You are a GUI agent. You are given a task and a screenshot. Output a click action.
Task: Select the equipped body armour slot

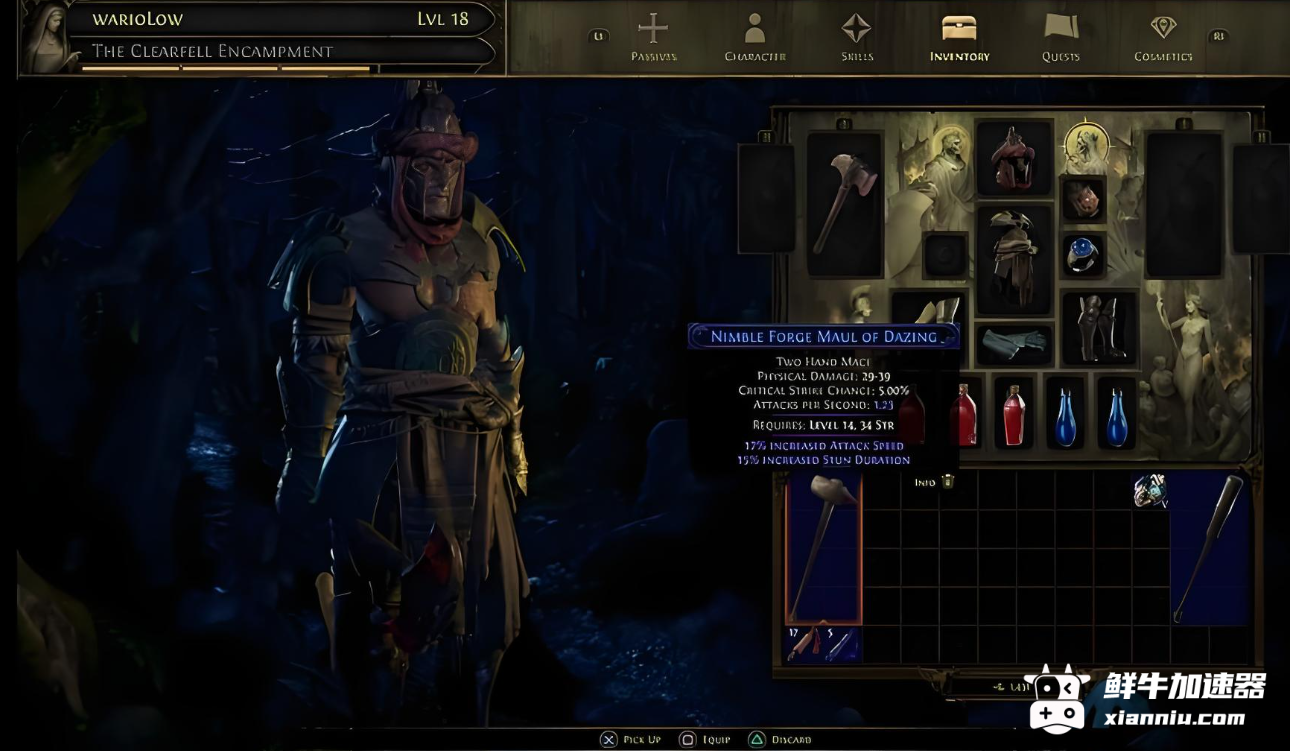pos(1014,258)
